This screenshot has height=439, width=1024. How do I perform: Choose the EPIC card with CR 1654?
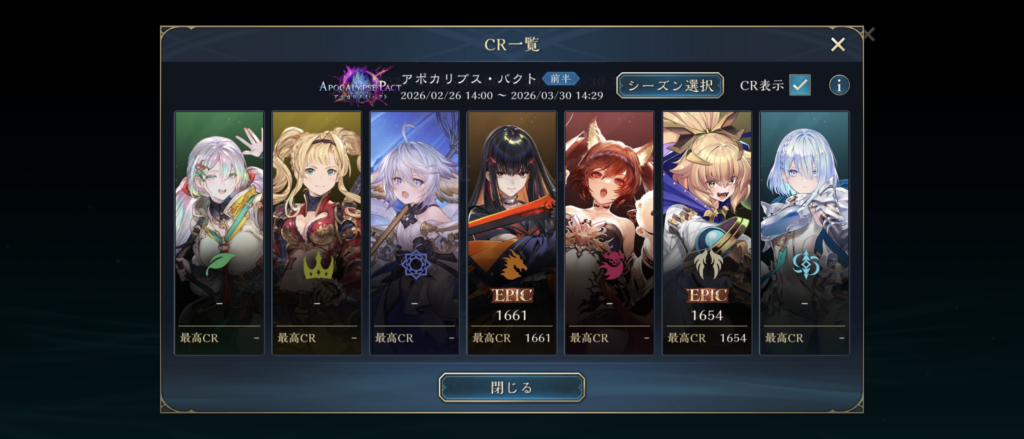(707, 232)
